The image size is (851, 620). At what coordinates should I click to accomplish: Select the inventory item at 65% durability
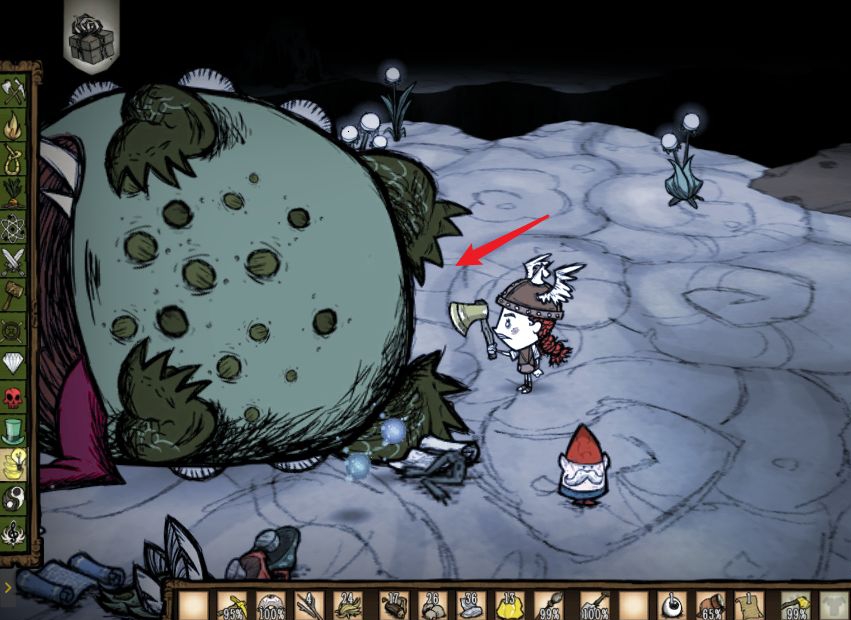tap(712, 604)
